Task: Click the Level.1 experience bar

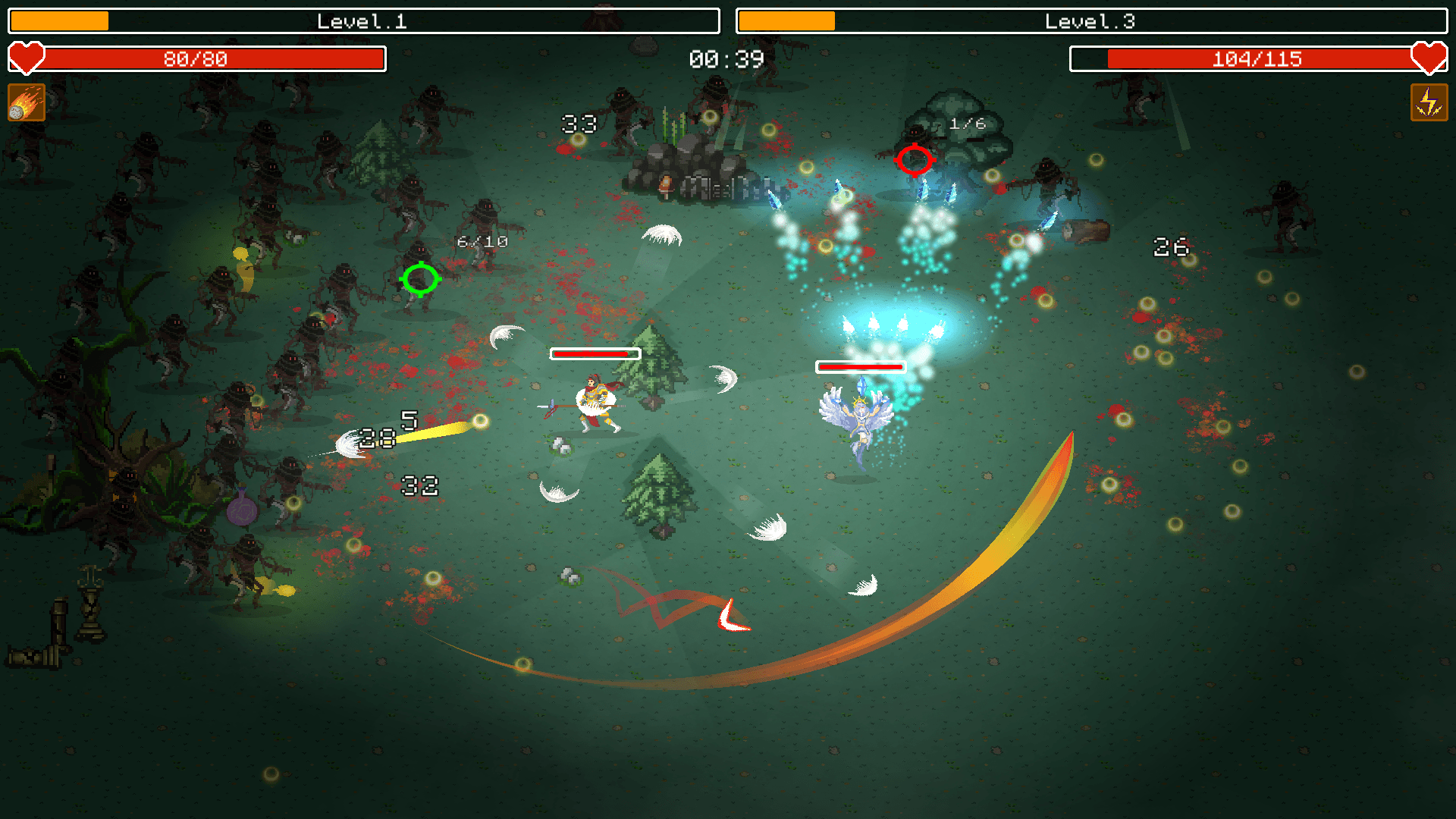Action: [x=362, y=21]
